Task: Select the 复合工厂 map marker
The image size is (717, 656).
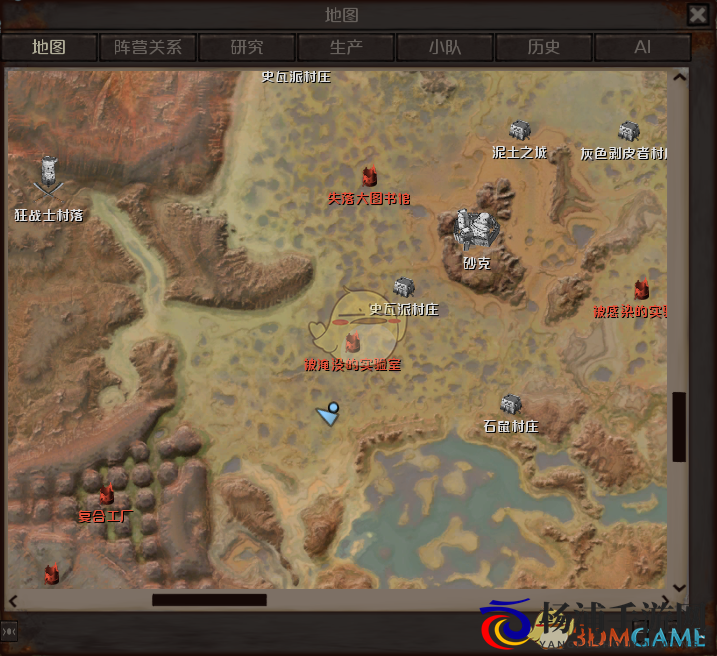Action: pyautogui.click(x=106, y=494)
